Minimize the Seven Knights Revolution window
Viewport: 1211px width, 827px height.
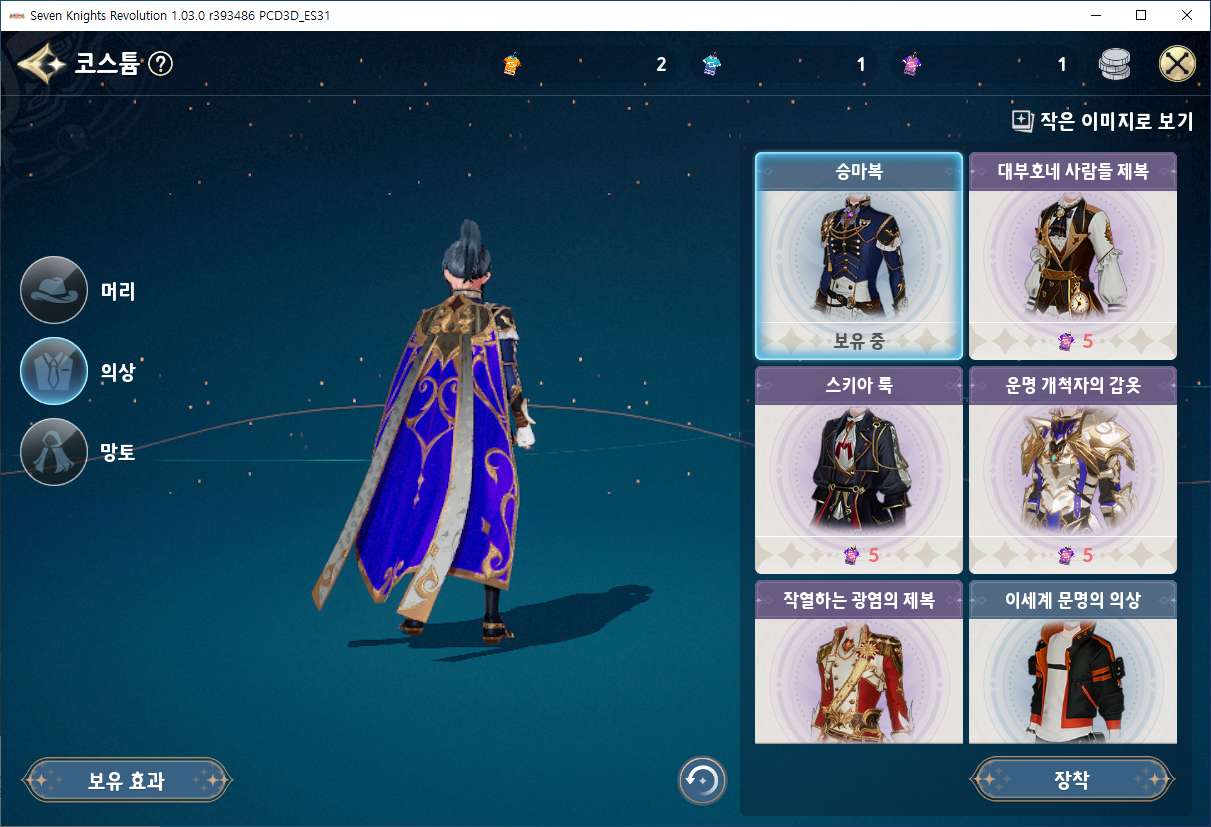[x=1095, y=15]
